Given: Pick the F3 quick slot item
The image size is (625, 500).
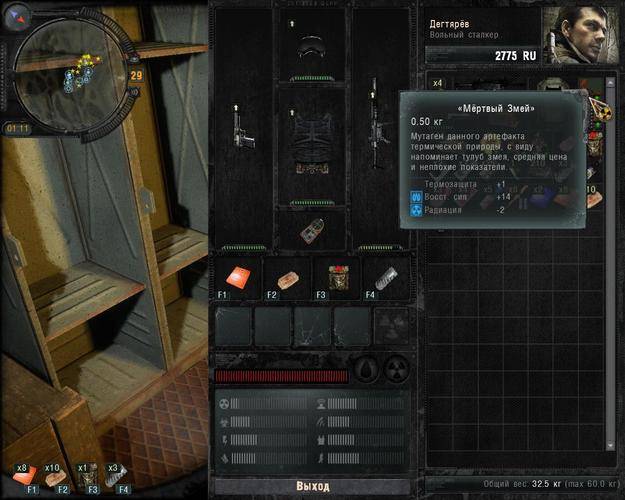Looking at the screenshot, I should [x=335, y=277].
